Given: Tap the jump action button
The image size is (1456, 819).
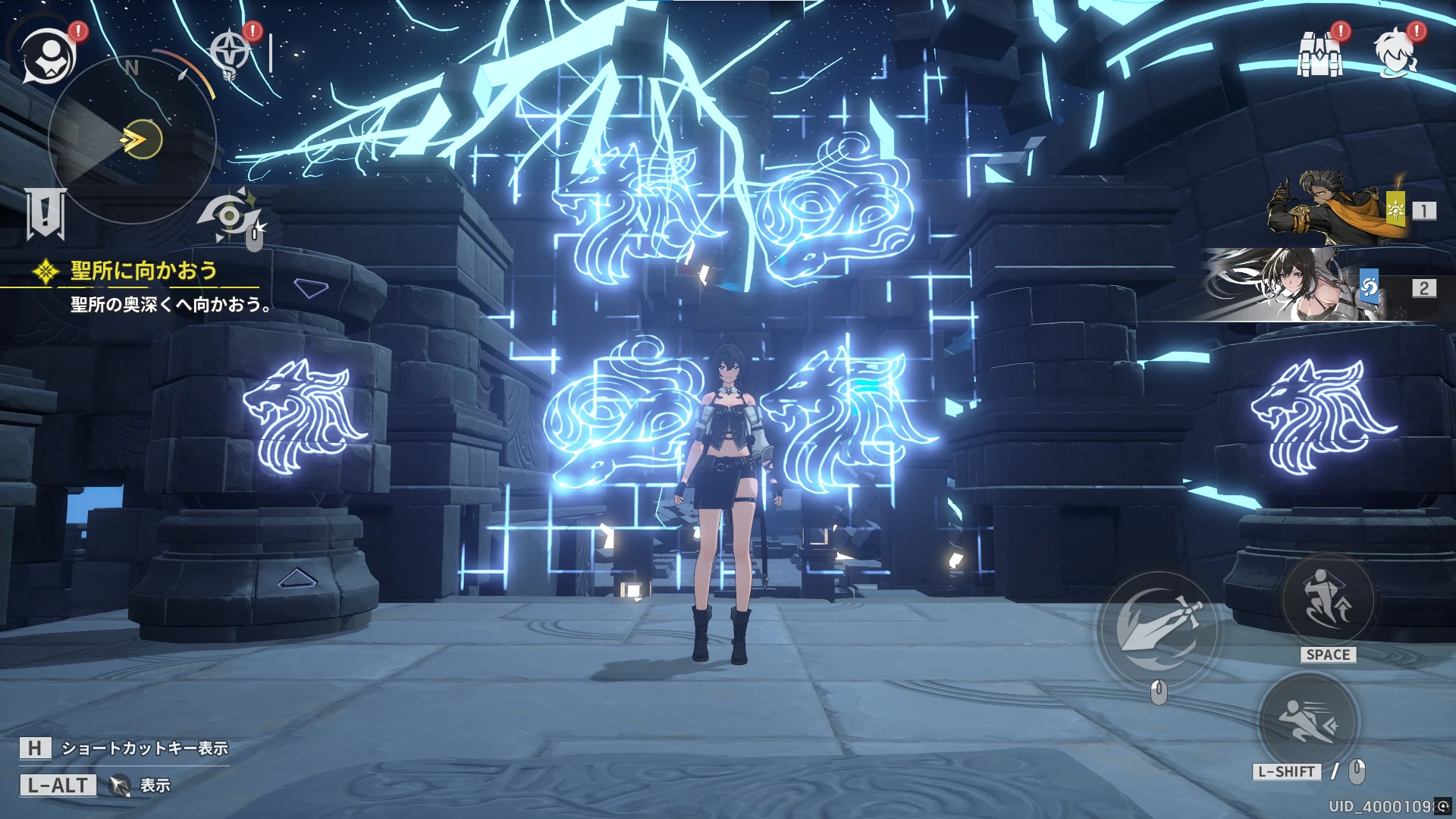Looking at the screenshot, I should click(1327, 600).
